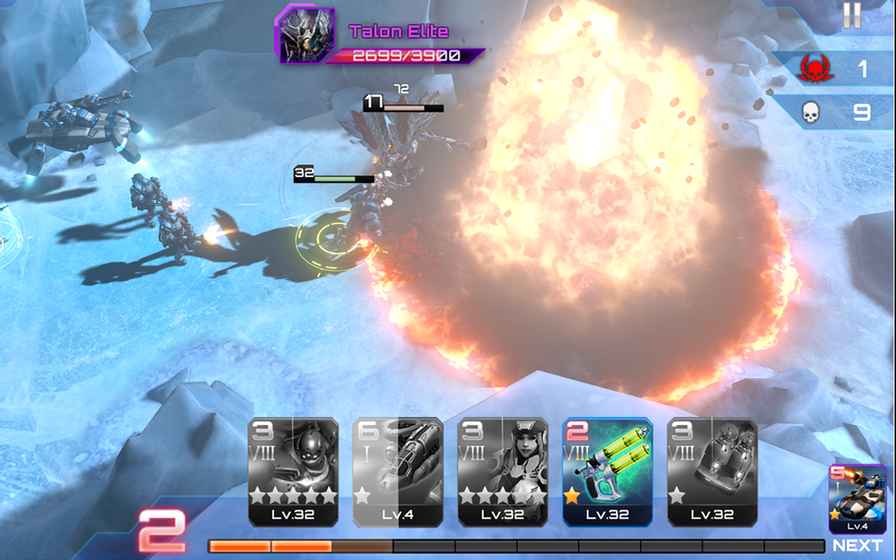Tap the NEXT card tank preview
The height and width of the screenshot is (560, 896).
pos(857,499)
